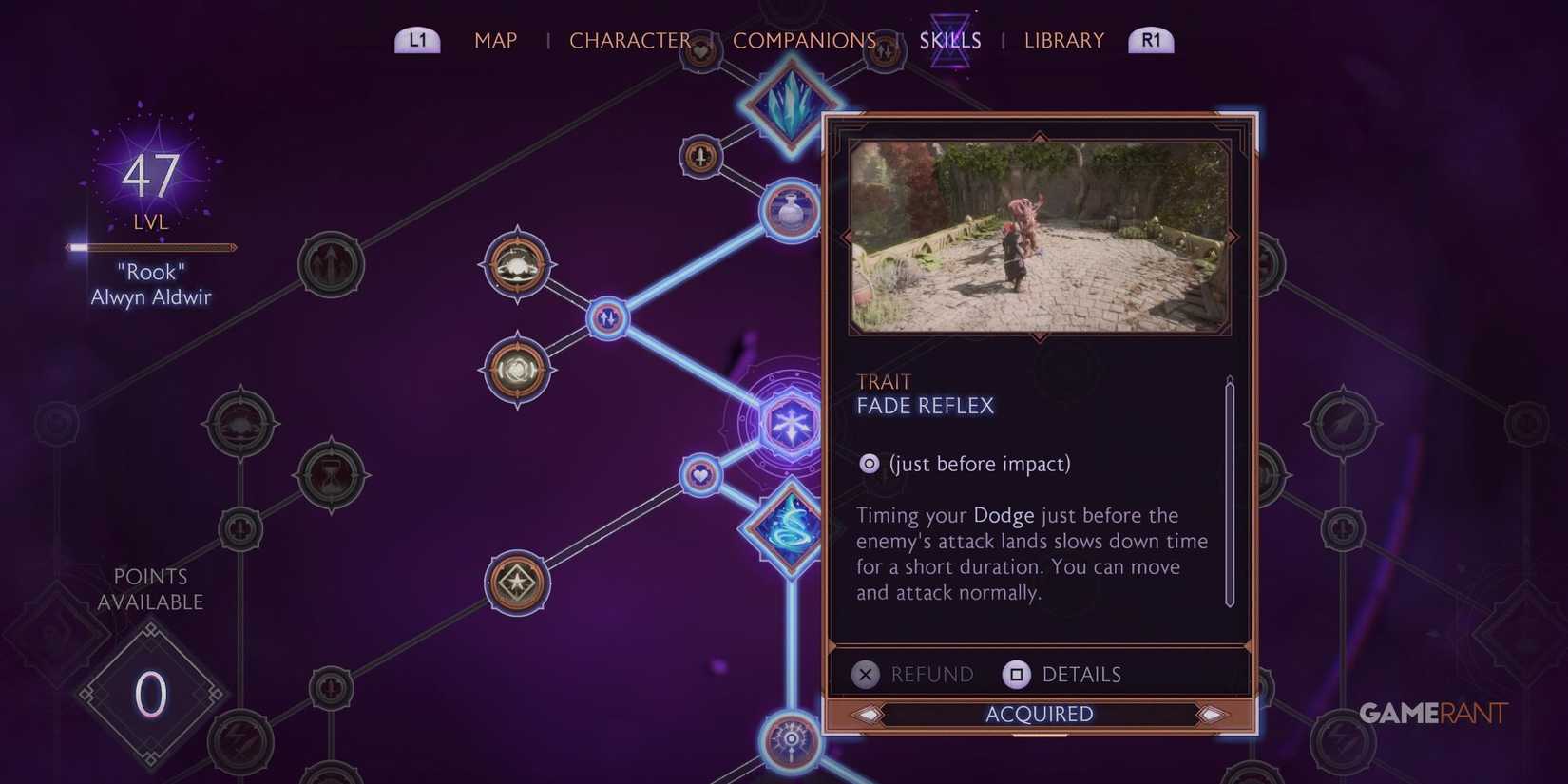The height and width of the screenshot is (784, 1568).
Task: Switch to the MAP tab
Action: click(x=495, y=40)
